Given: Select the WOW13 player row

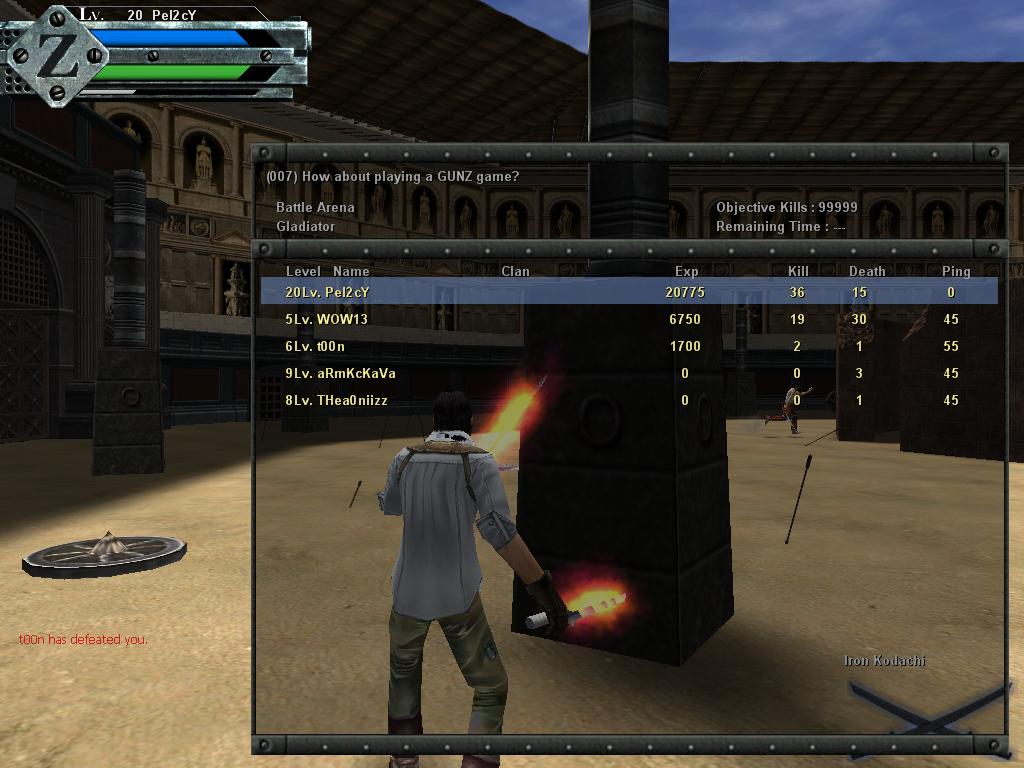Looking at the screenshot, I should [x=628, y=319].
